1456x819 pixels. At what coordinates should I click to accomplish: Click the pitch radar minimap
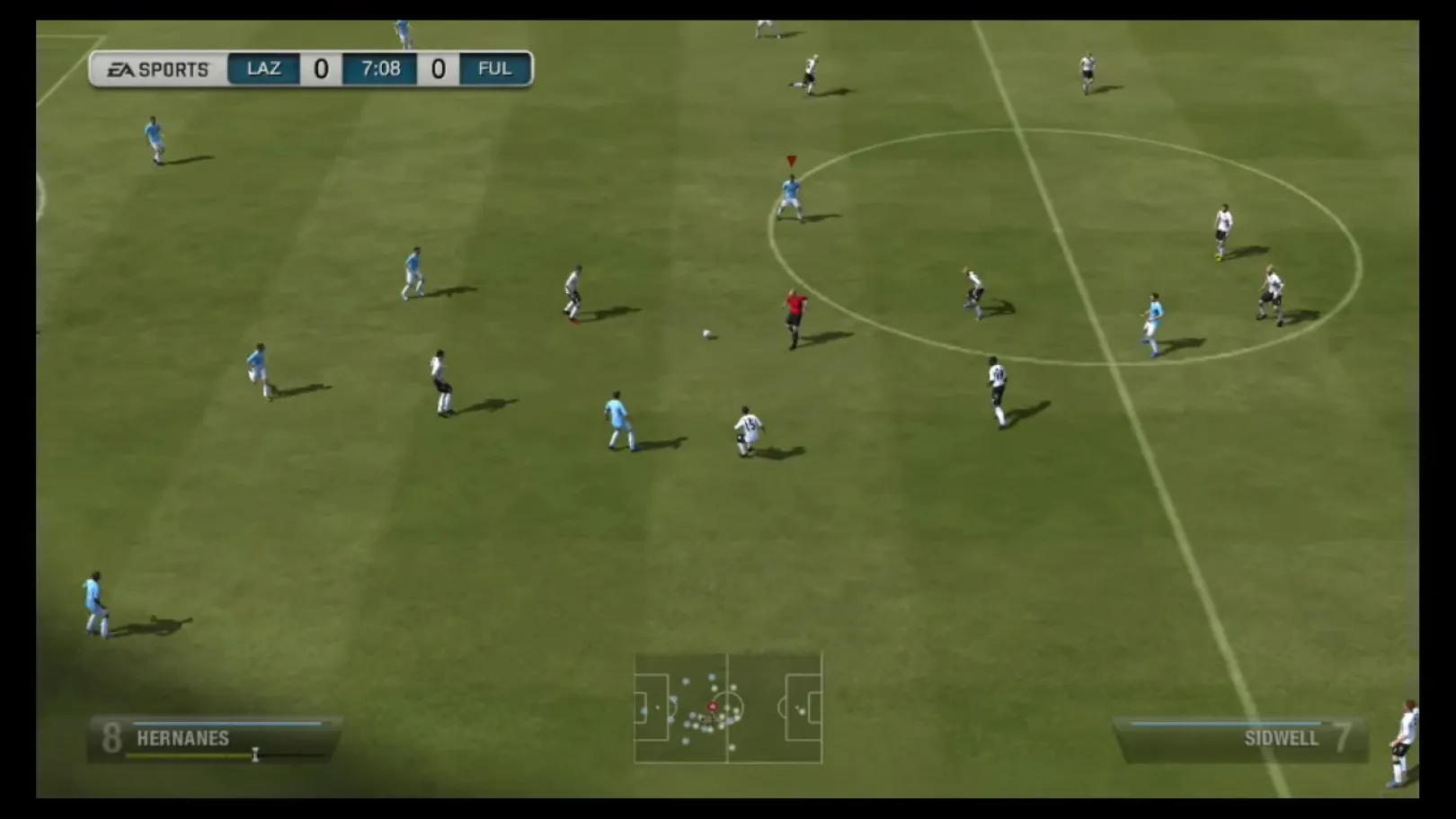click(728, 708)
